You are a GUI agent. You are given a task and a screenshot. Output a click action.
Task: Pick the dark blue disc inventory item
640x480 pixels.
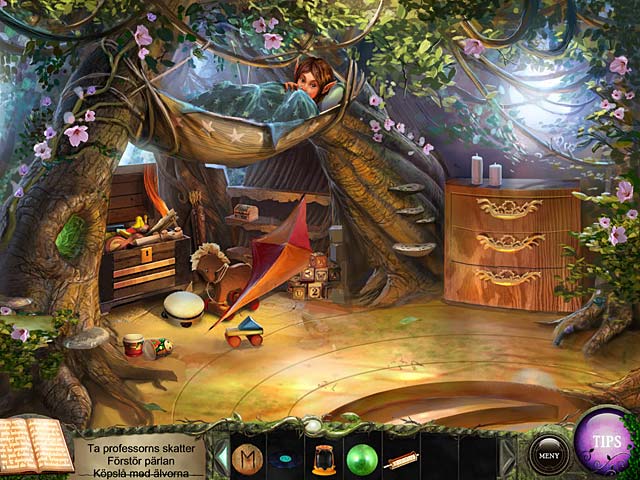tap(283, 460)
